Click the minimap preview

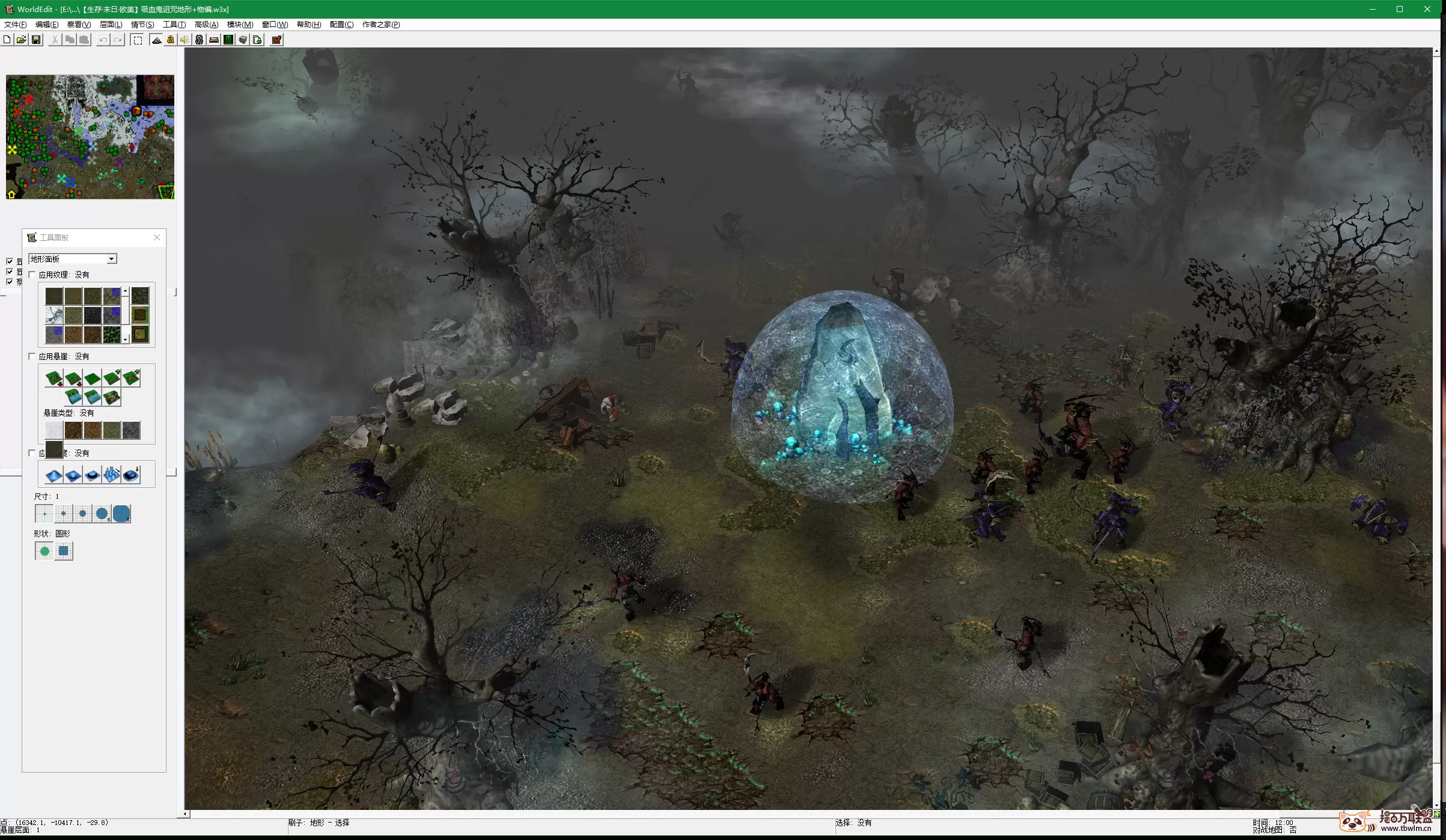[90, 137]
